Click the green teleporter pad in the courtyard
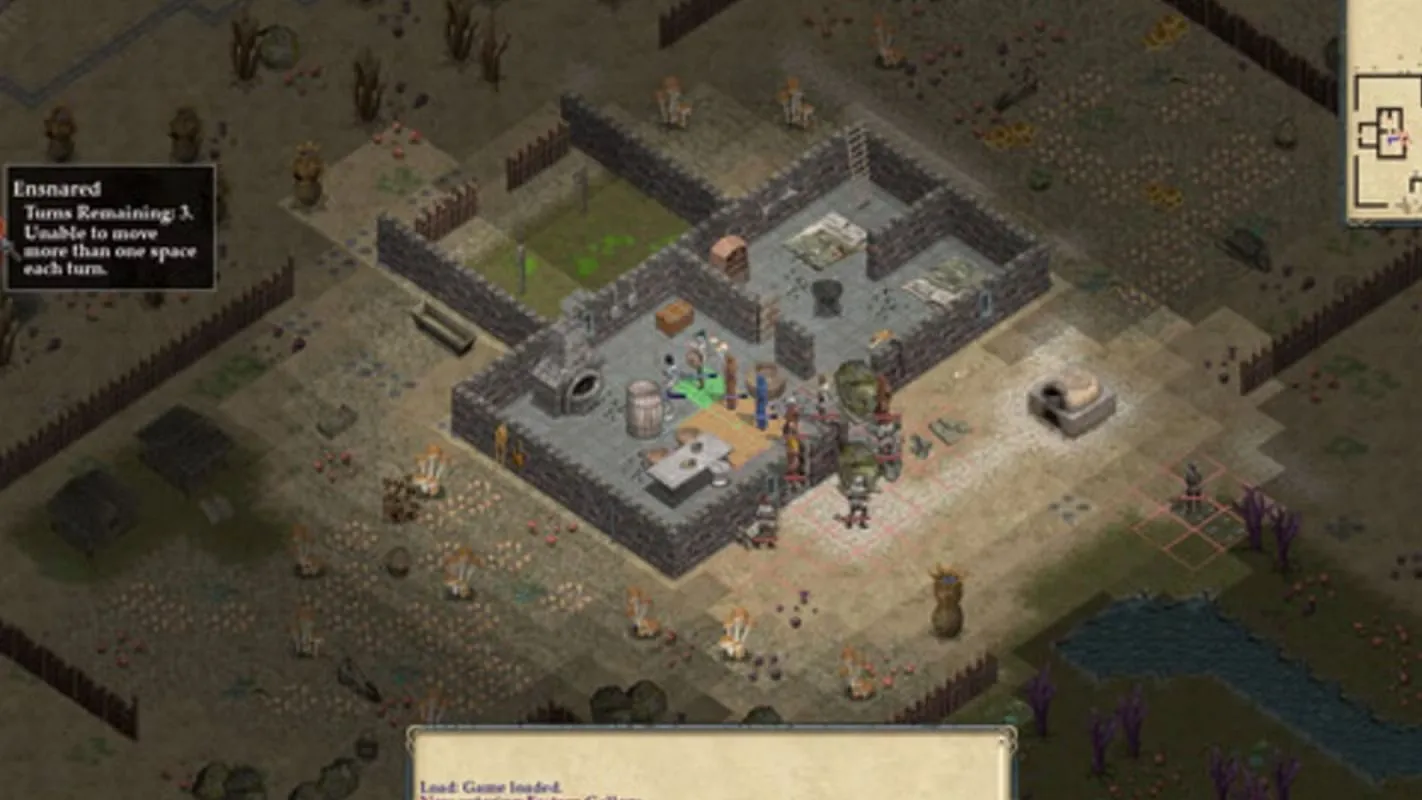The image size is (1422, 800). 698,388
